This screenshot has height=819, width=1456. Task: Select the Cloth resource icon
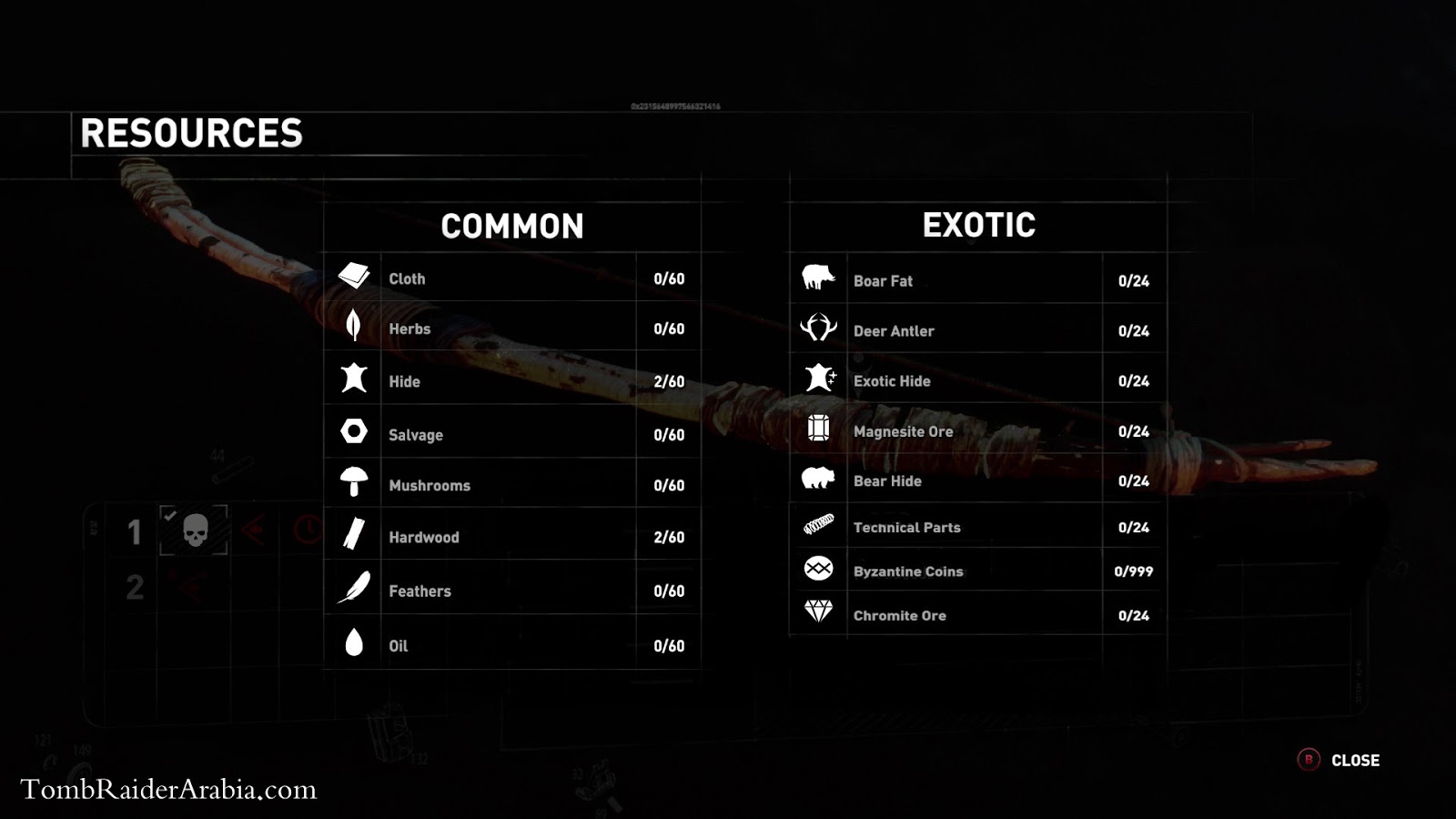click(354, 276)
